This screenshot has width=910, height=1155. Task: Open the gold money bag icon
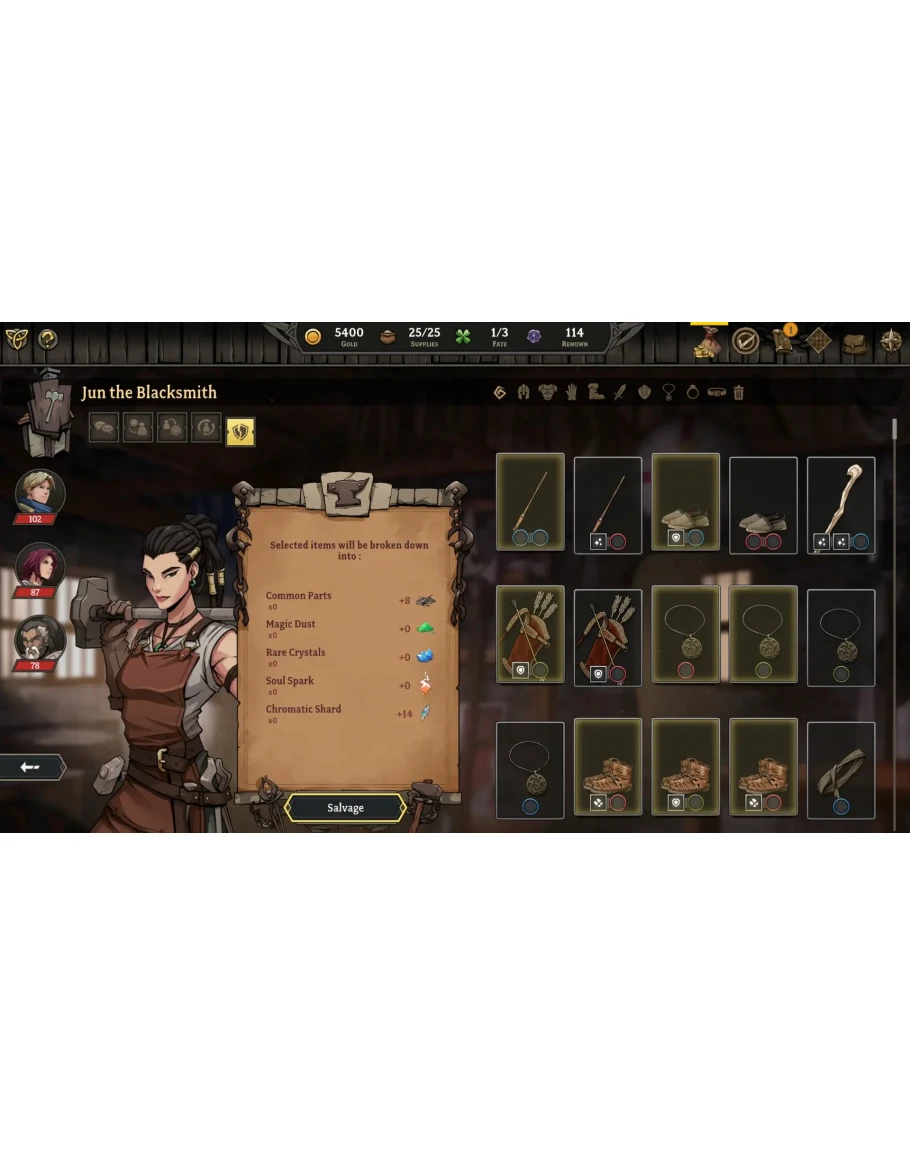coord(708,342)
